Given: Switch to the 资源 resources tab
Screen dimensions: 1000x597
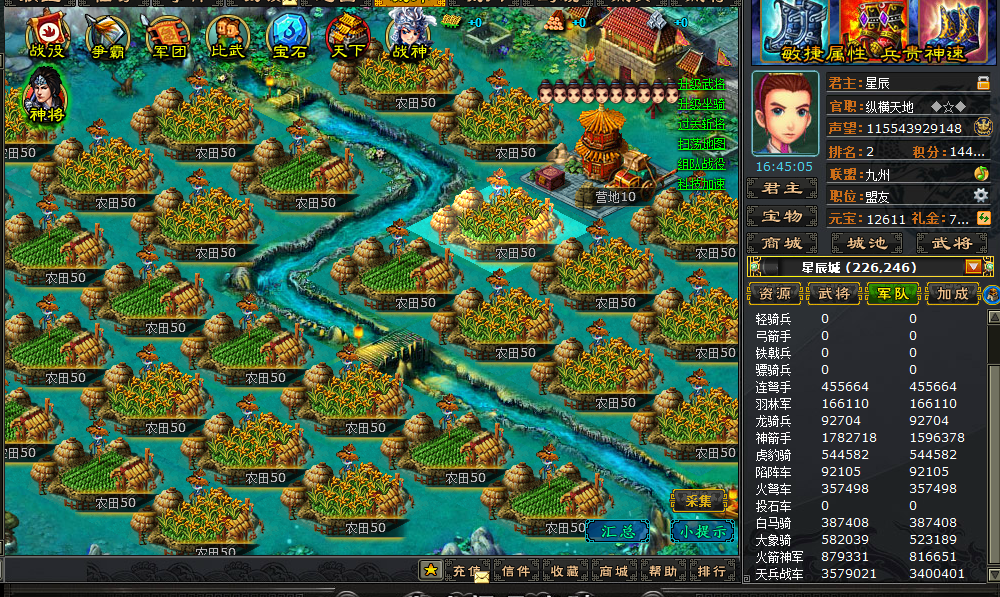Looking at the screenshot, I should point(775,294).
